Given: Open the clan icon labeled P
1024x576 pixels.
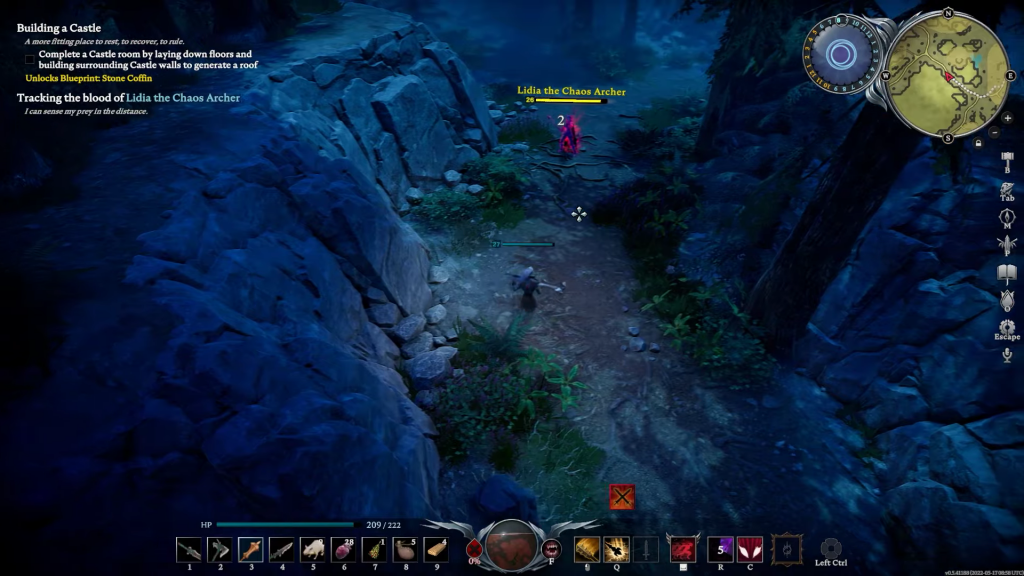Looking at the screenshot, I should point(1007,243).
